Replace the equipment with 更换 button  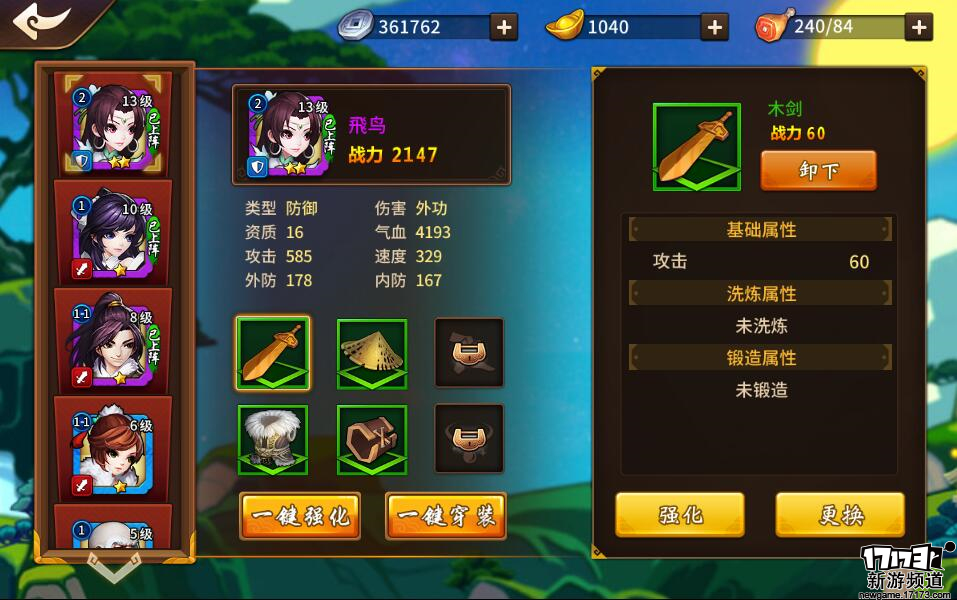(x=840, y=515)
